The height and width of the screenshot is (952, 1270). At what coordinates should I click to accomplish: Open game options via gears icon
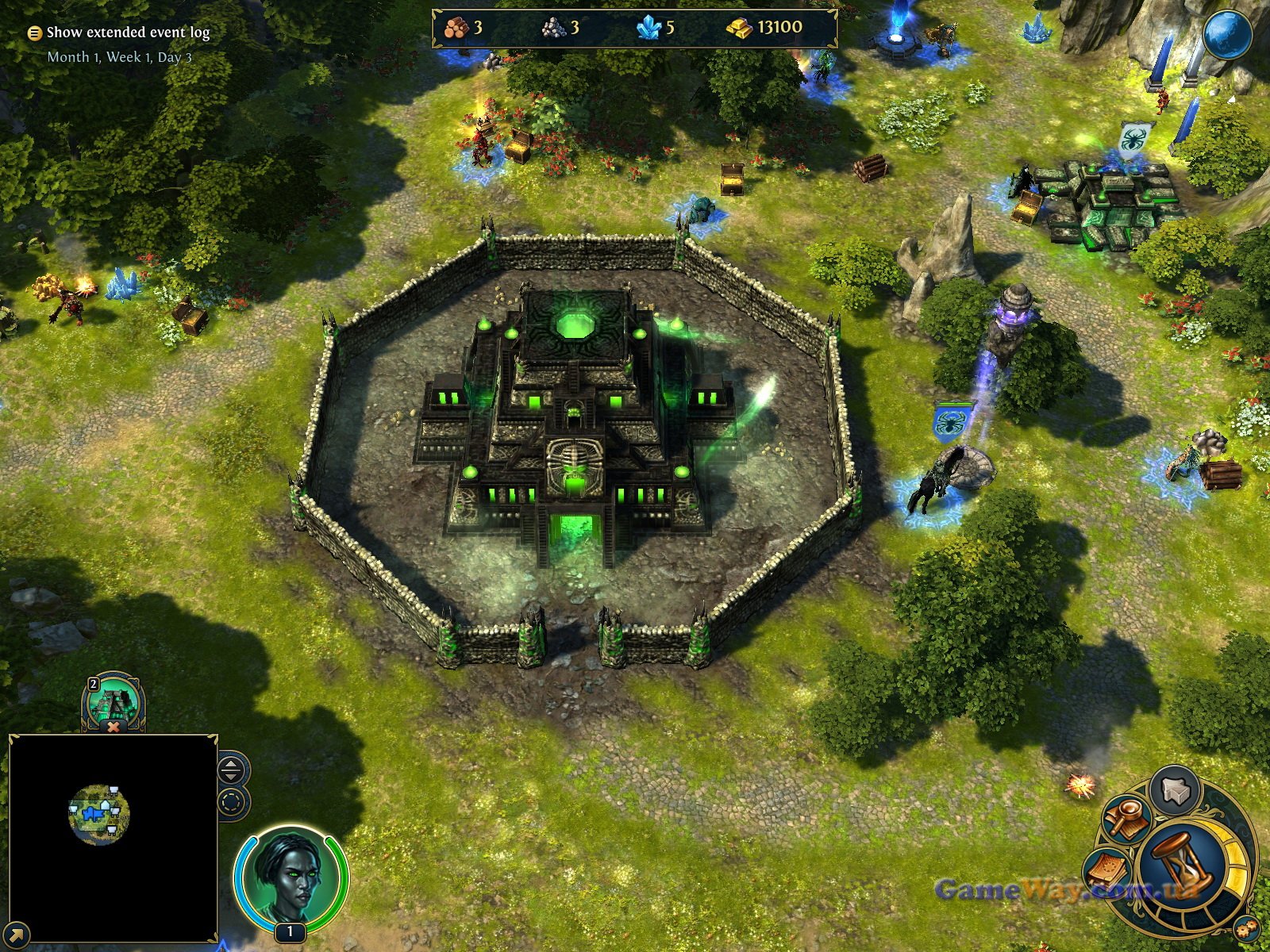point(1247,927)
